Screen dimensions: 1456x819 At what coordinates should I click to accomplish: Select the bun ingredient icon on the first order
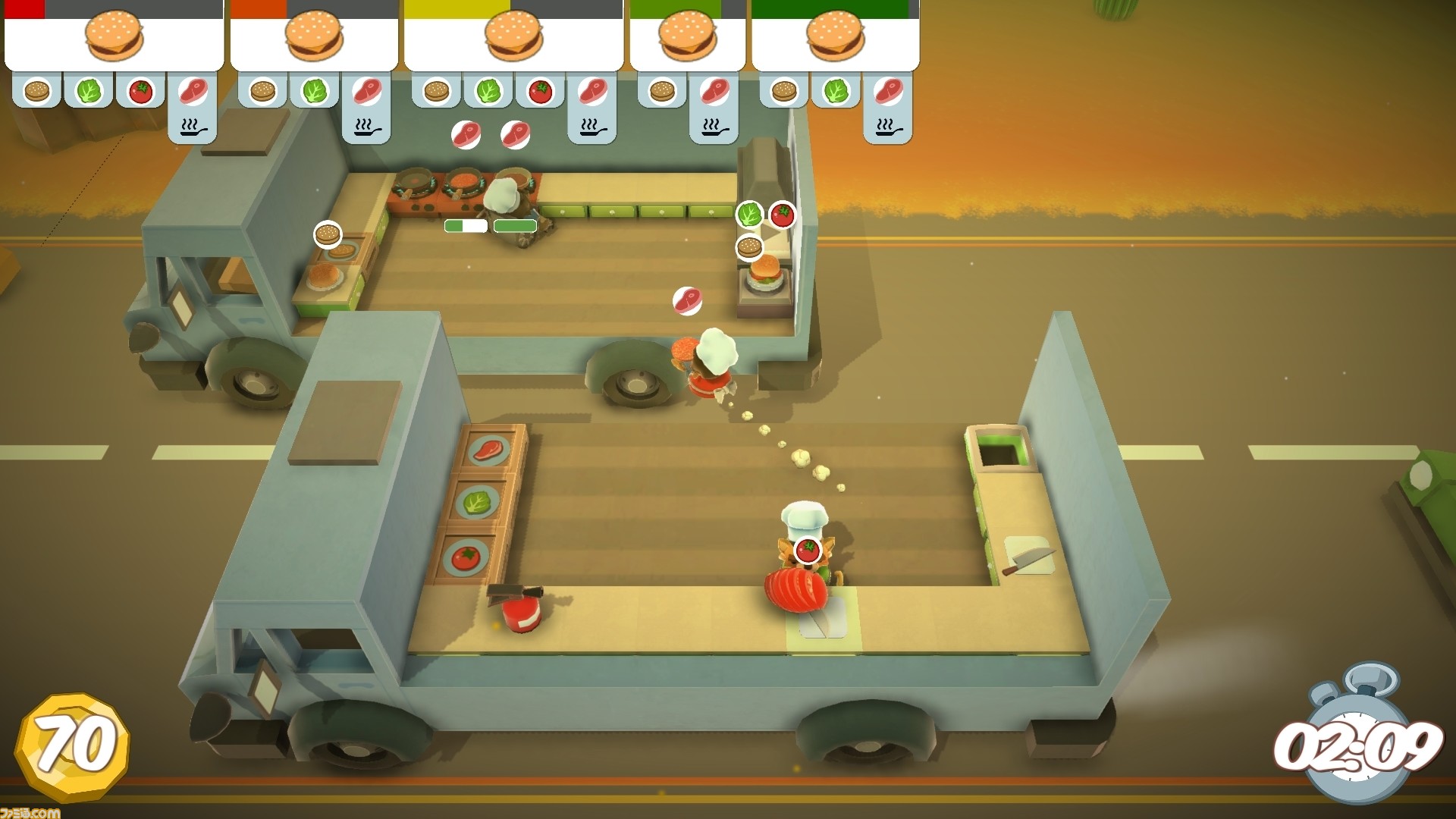click(36, 90)
